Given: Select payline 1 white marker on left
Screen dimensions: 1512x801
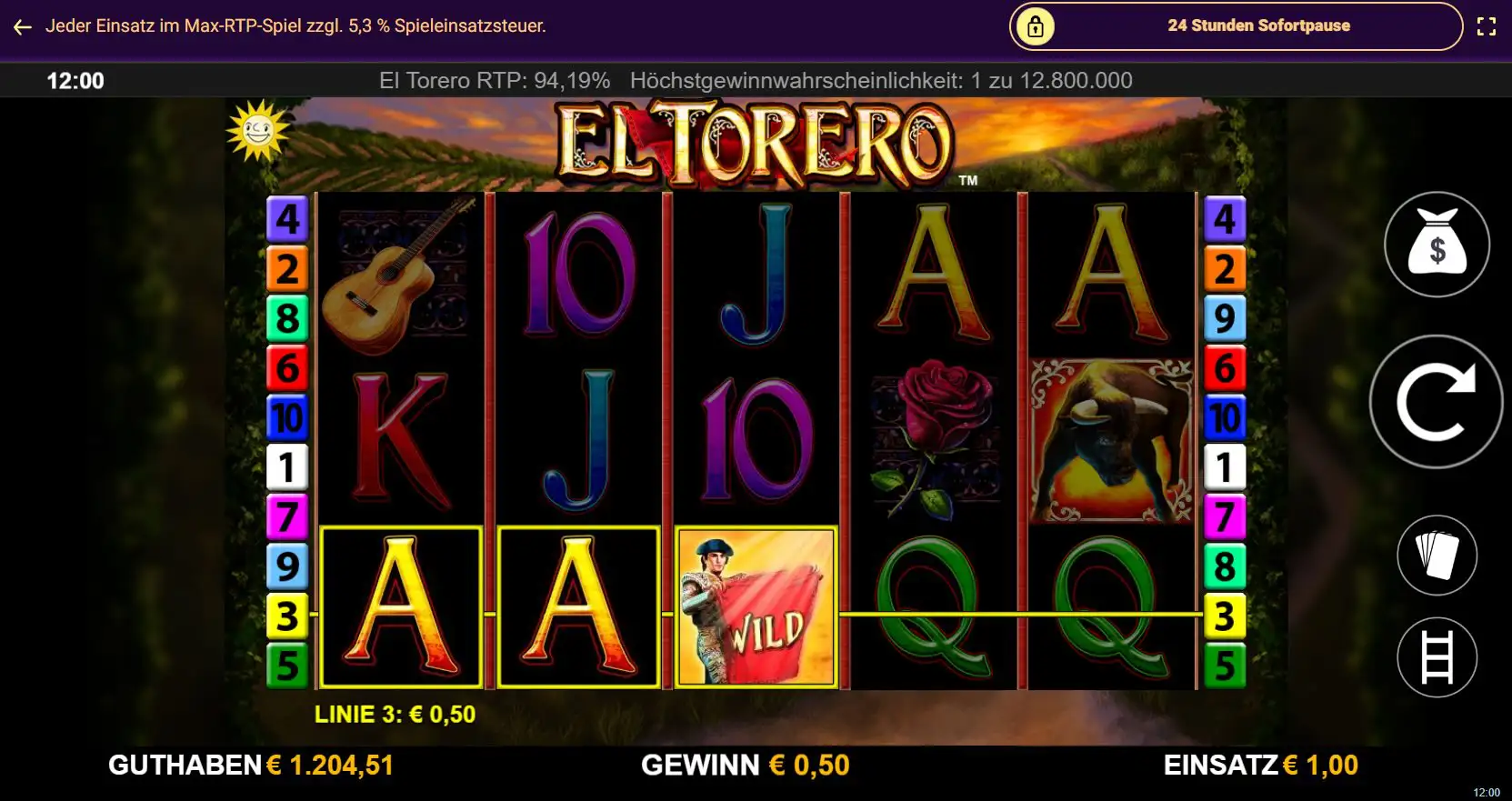Looking at the screenshot, I should coord(288,467).
